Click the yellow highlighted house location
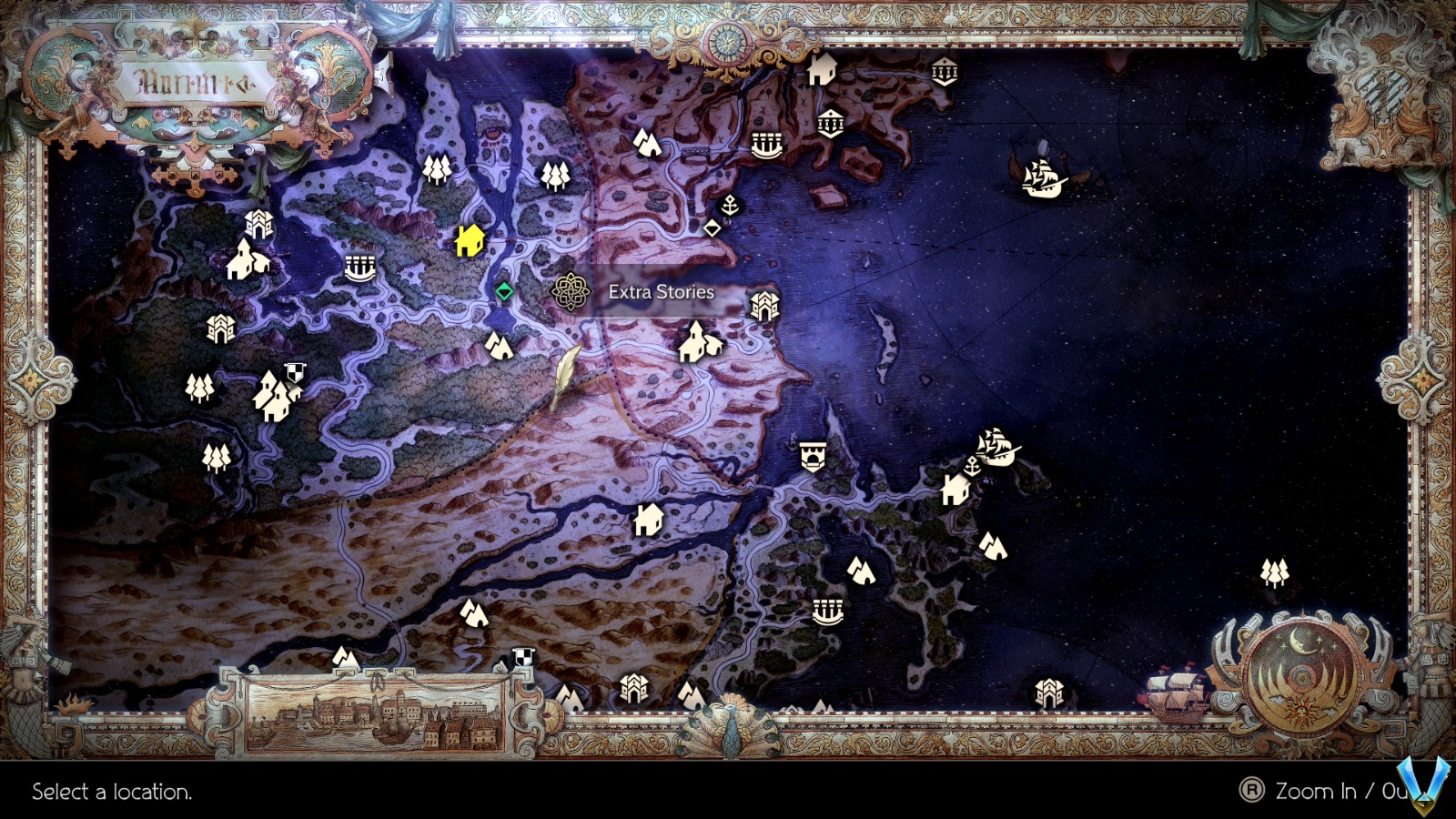The width and height of the screenshot is (1456, 819). (470, 239)
